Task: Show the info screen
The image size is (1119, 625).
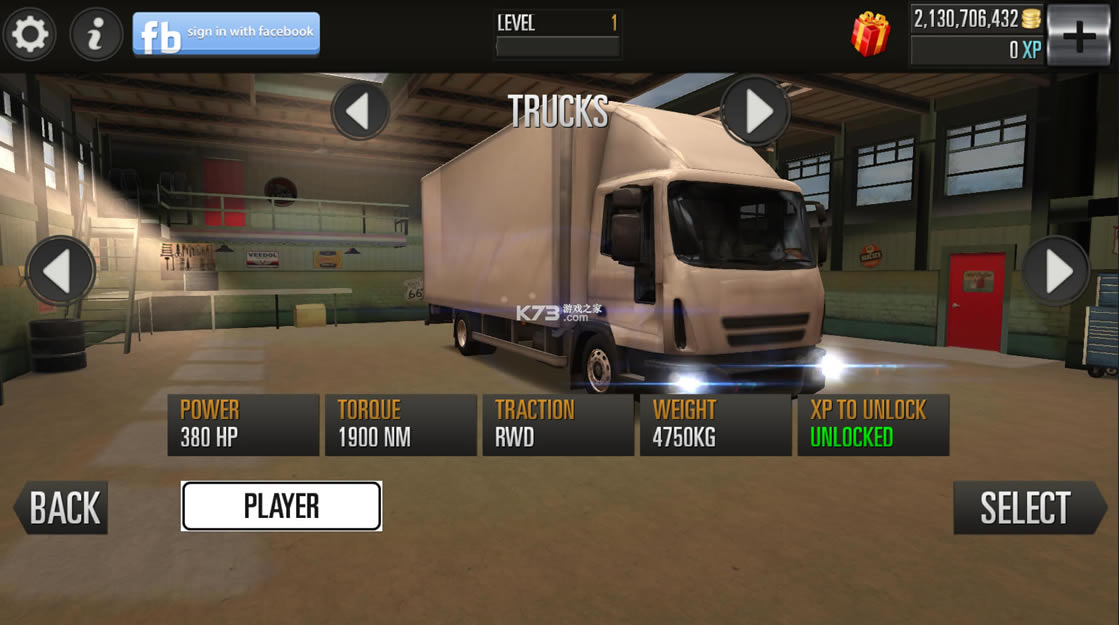Action: coord(96,35)
